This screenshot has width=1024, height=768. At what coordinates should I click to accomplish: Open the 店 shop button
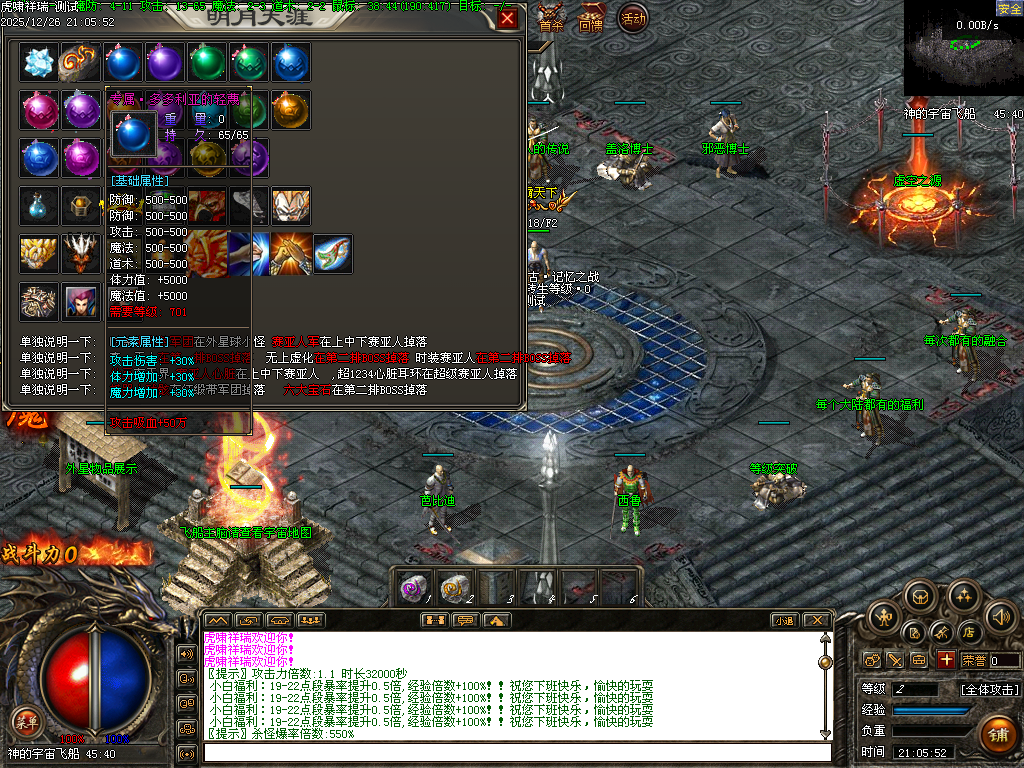point(968,632)
